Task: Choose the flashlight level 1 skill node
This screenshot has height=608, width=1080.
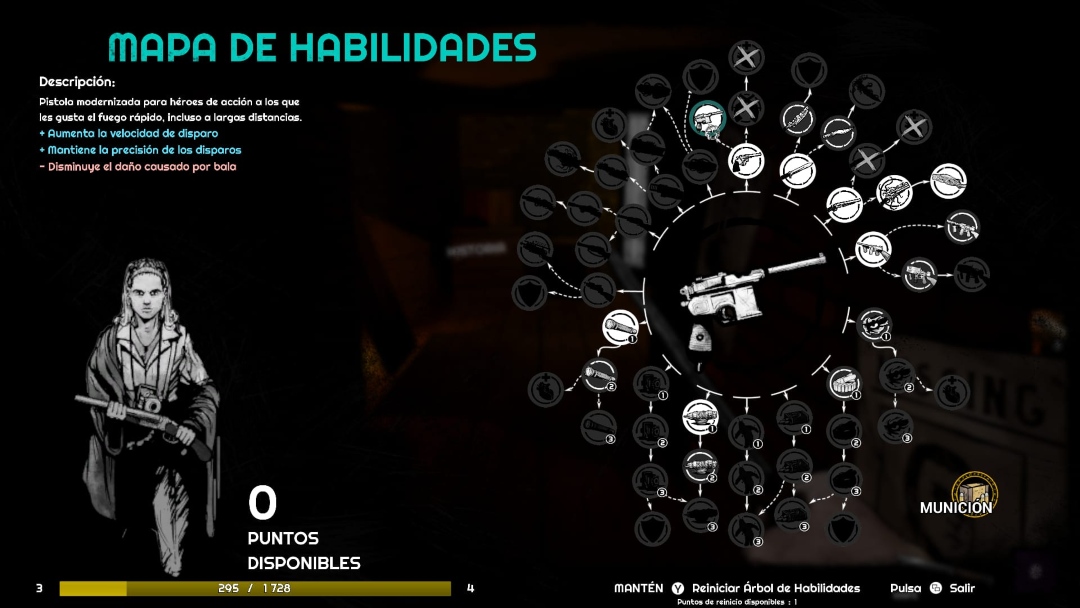Action: click(619, 326)
